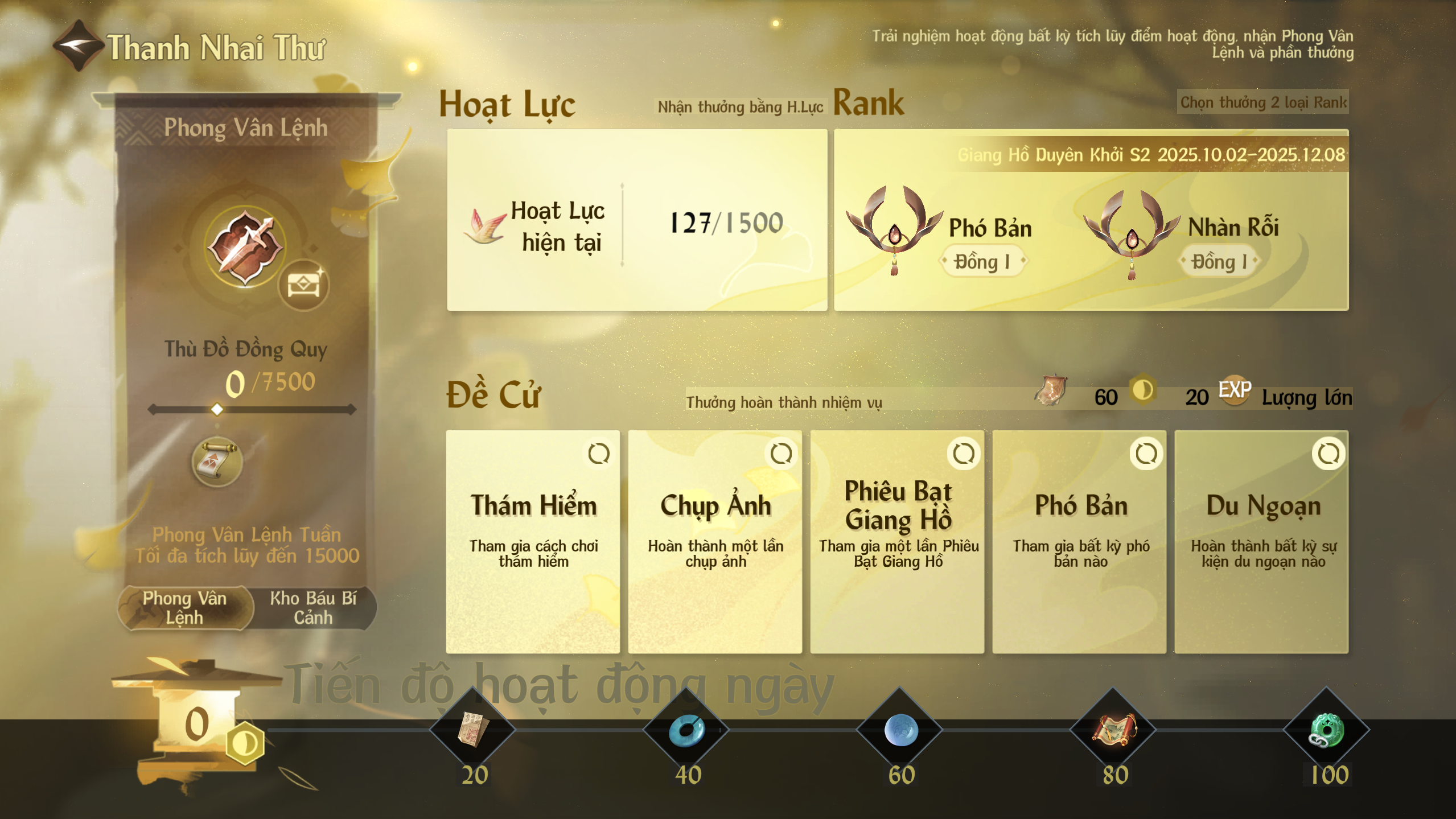
Task: Claim the 20-point paper reward
Action: point(473,729)
